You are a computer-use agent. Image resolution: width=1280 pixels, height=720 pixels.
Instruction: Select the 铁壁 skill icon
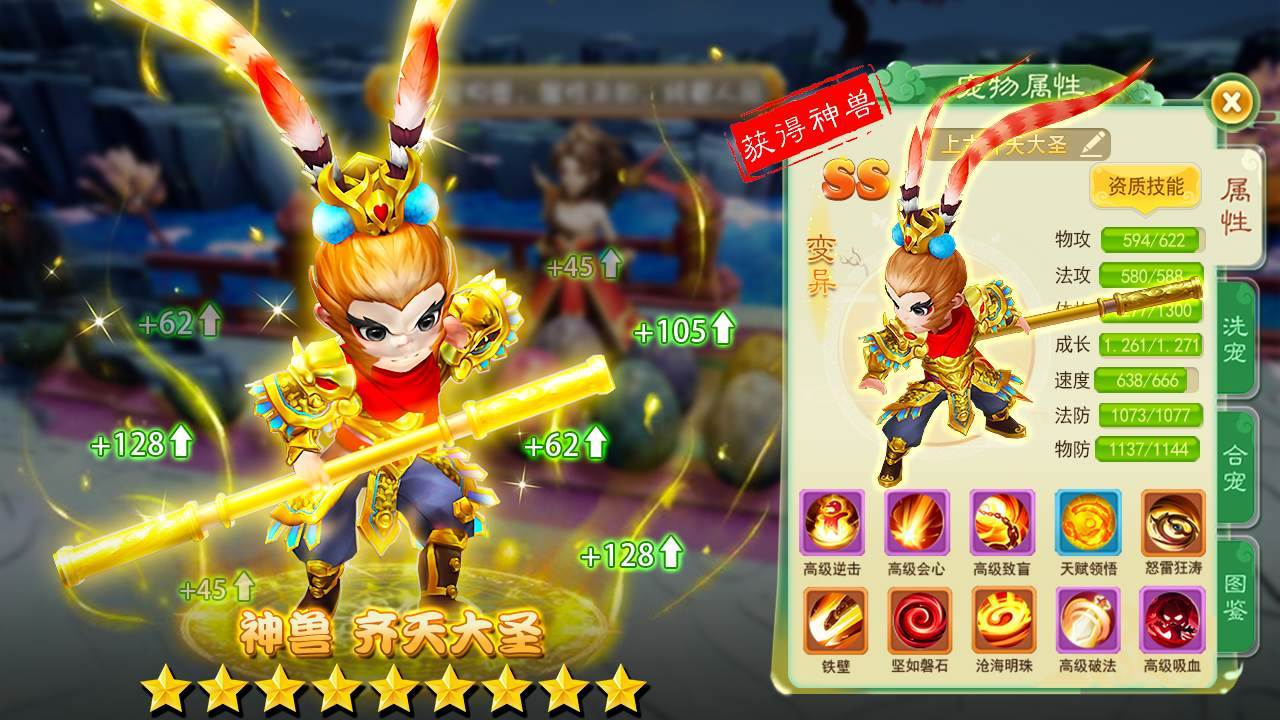832,620
